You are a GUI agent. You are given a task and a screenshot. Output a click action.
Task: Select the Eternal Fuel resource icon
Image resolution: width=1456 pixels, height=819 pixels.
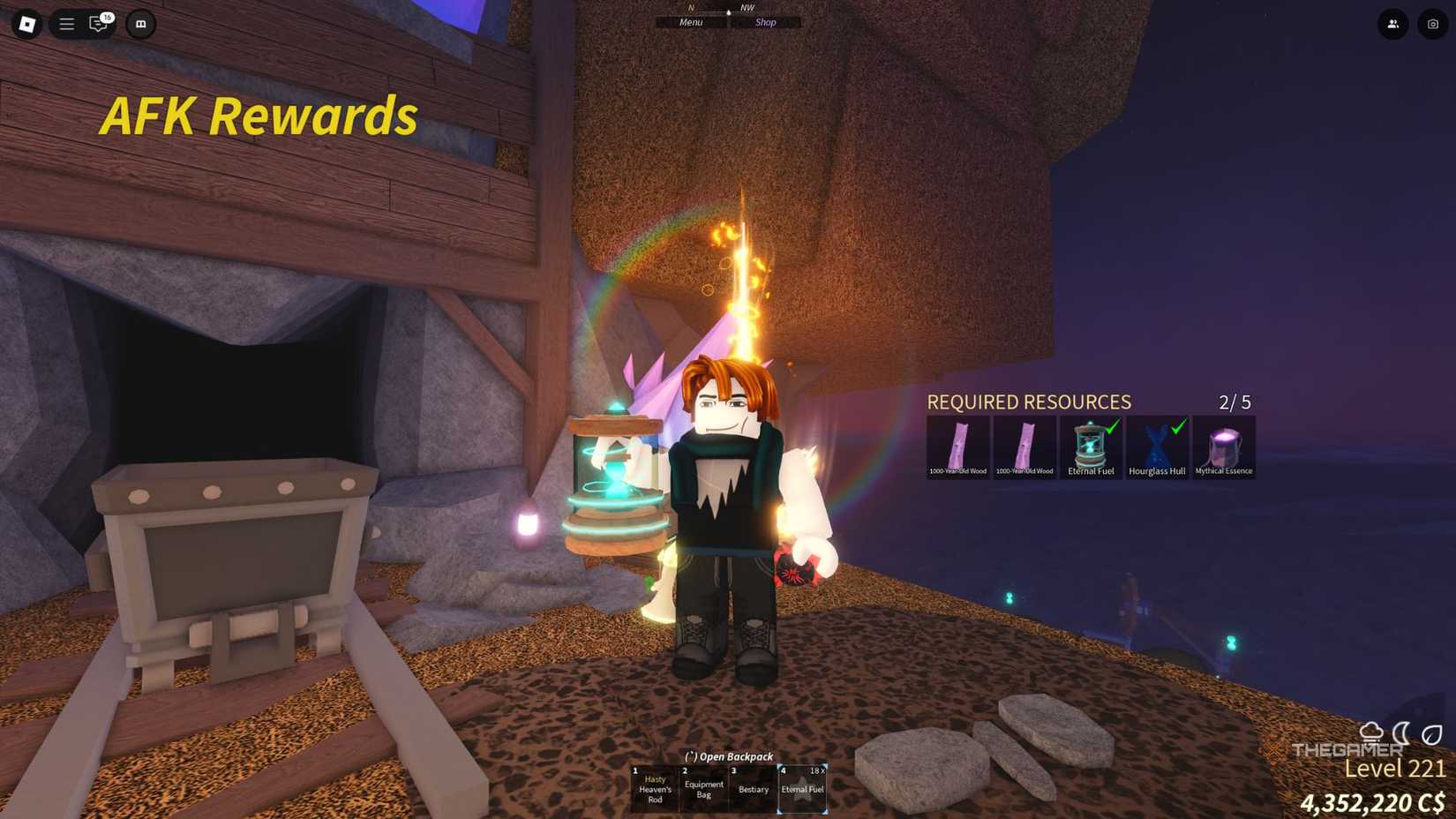(x=1091, y=444)
